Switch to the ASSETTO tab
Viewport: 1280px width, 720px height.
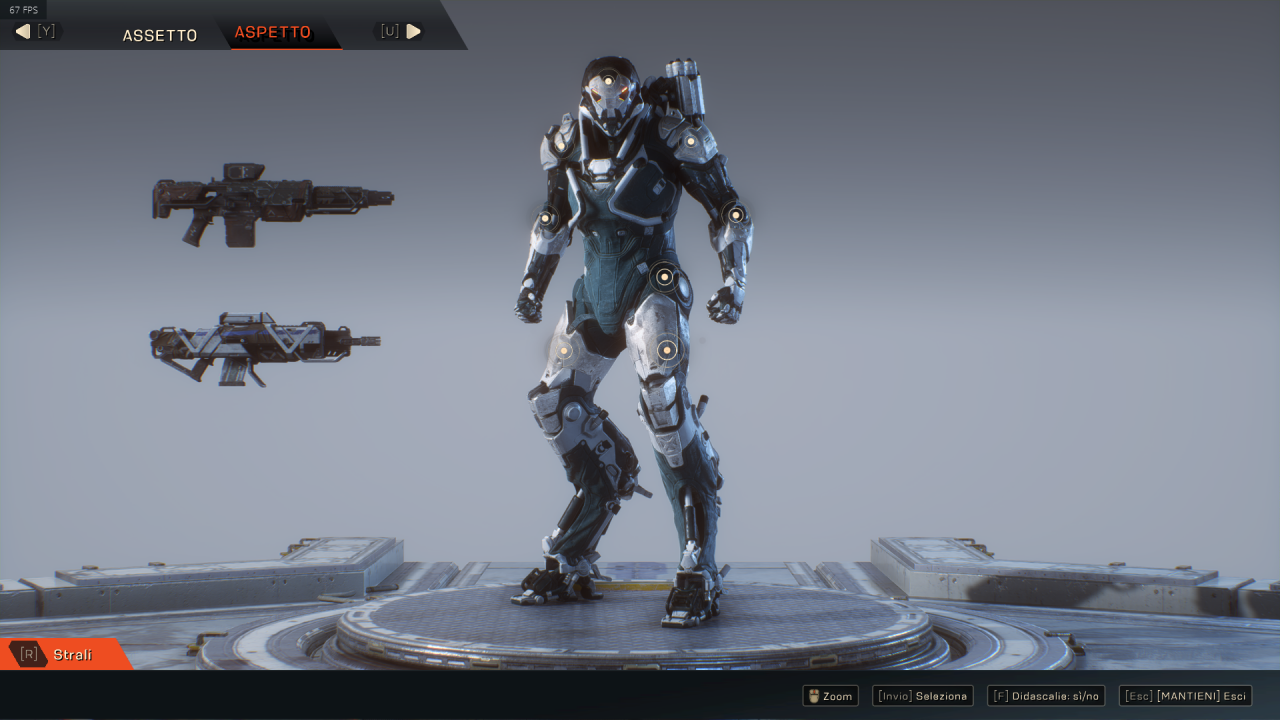point(160,35)
